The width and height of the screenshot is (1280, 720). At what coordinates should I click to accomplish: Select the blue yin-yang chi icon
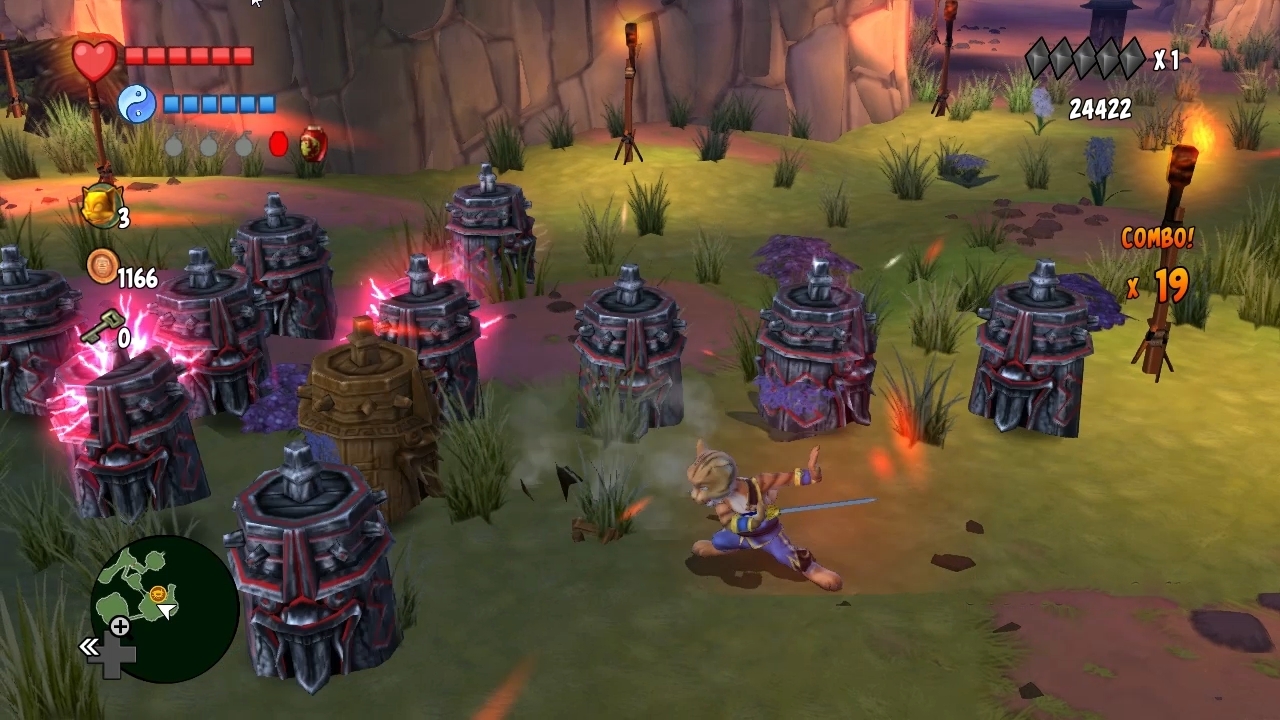point(137,104)
